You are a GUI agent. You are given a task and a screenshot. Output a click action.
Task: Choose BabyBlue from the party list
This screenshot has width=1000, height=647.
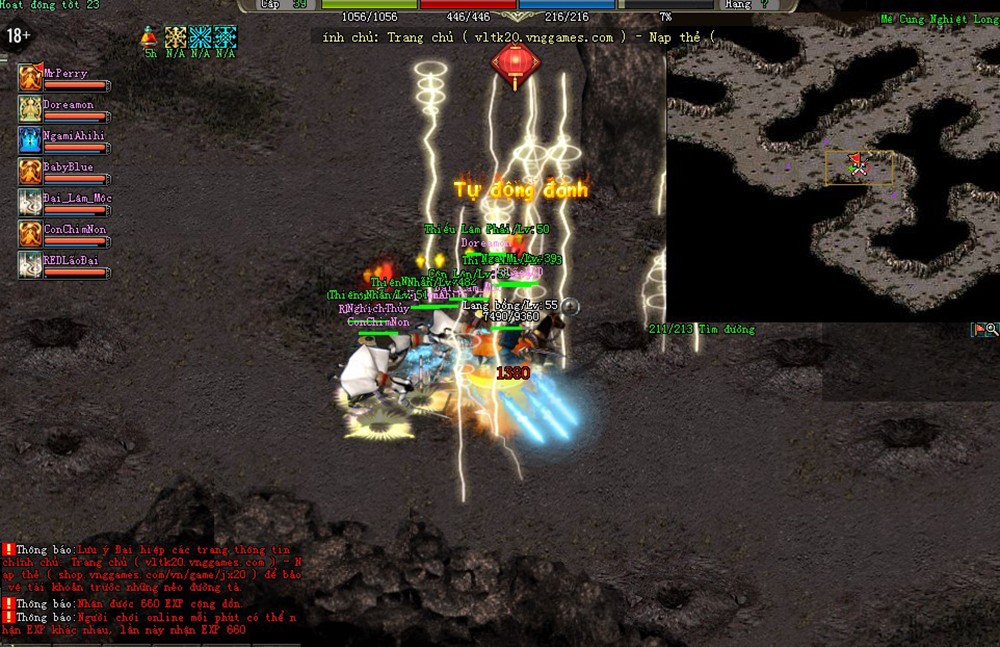click(x=30, y=171)
